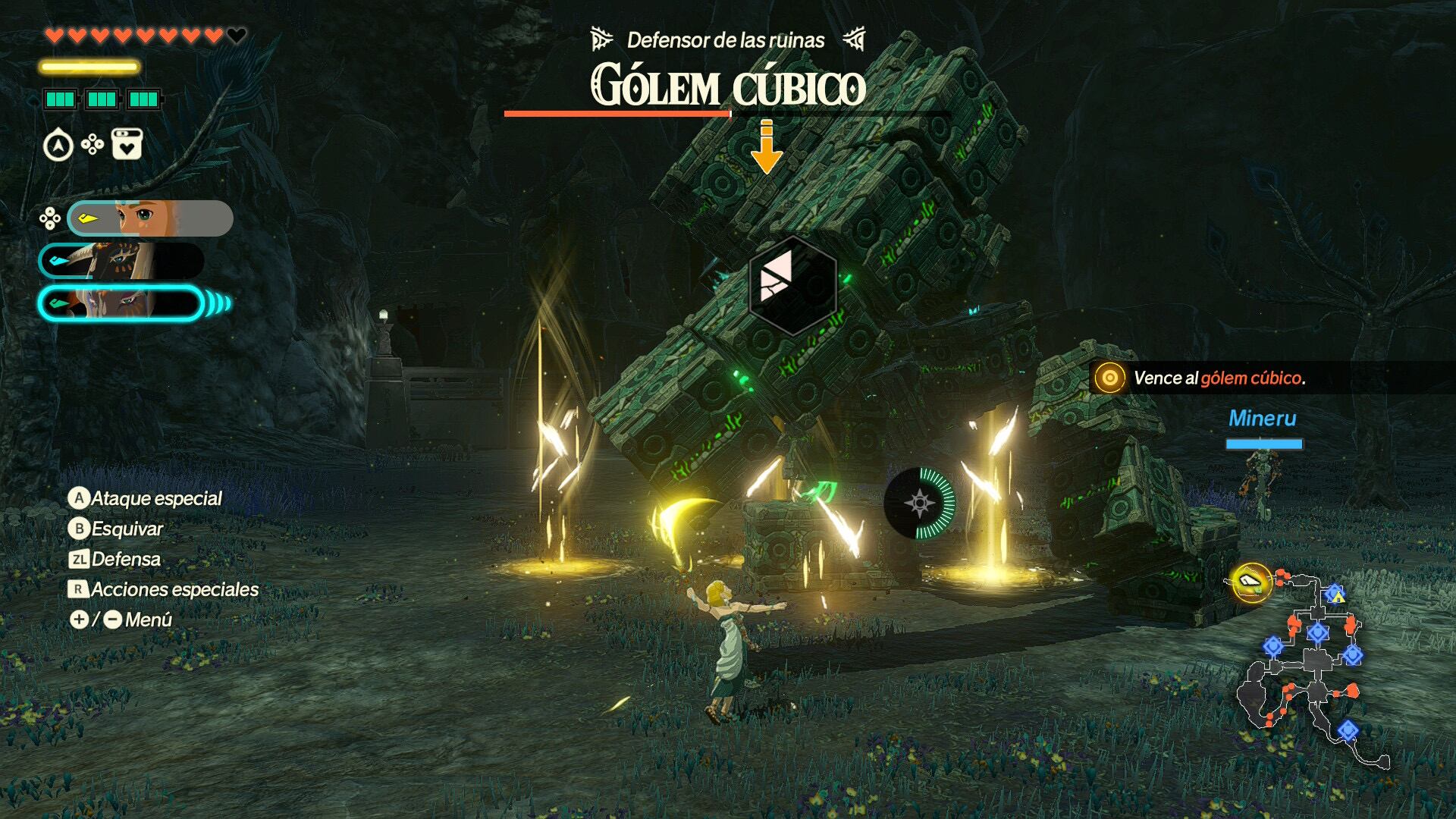Use the heart container item icon
The width and height of the screenshot is (1456, 819).
(127, 144)
